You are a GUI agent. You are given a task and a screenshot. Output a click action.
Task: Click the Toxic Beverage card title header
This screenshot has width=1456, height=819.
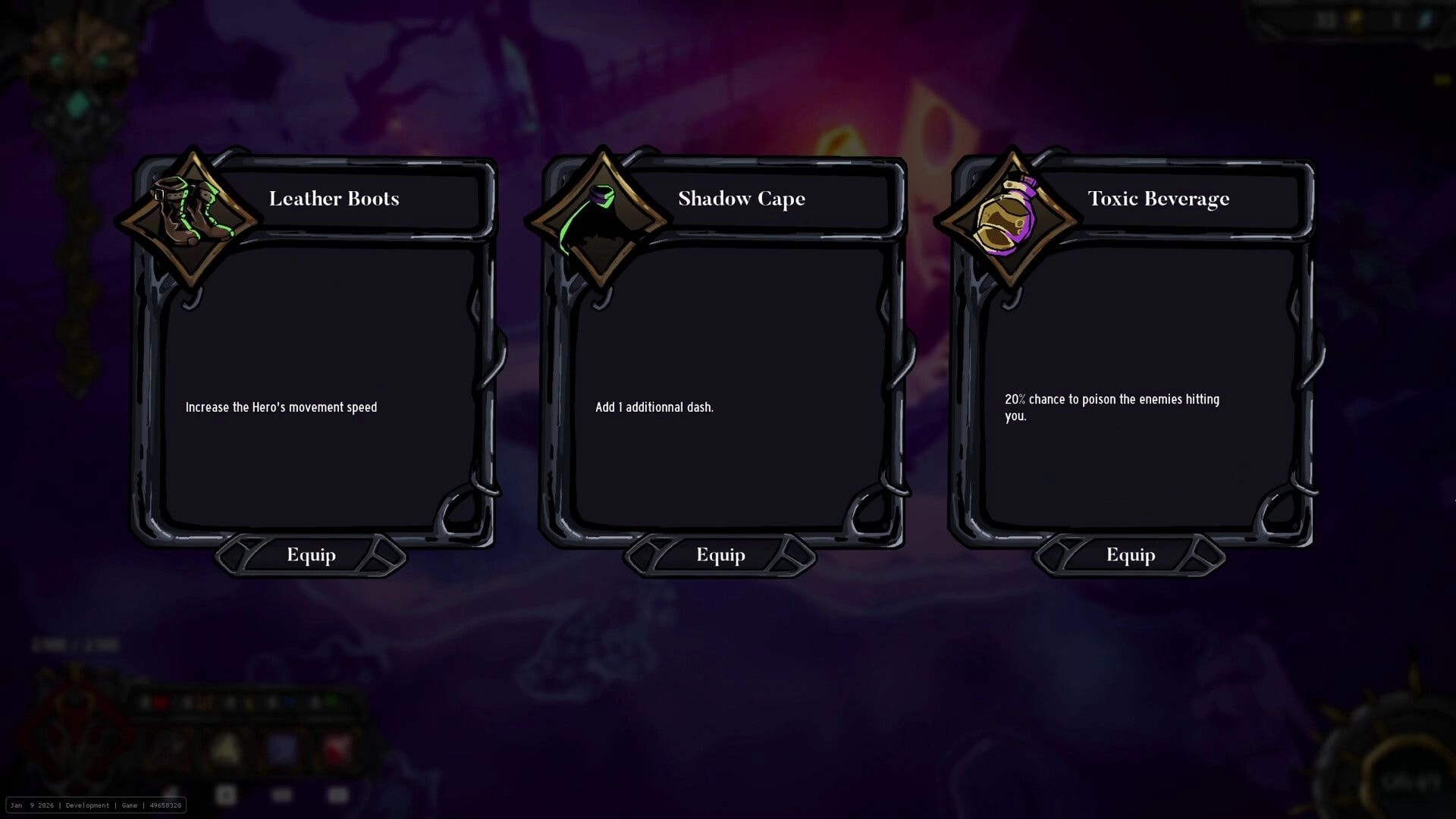tap(1158, 199)
